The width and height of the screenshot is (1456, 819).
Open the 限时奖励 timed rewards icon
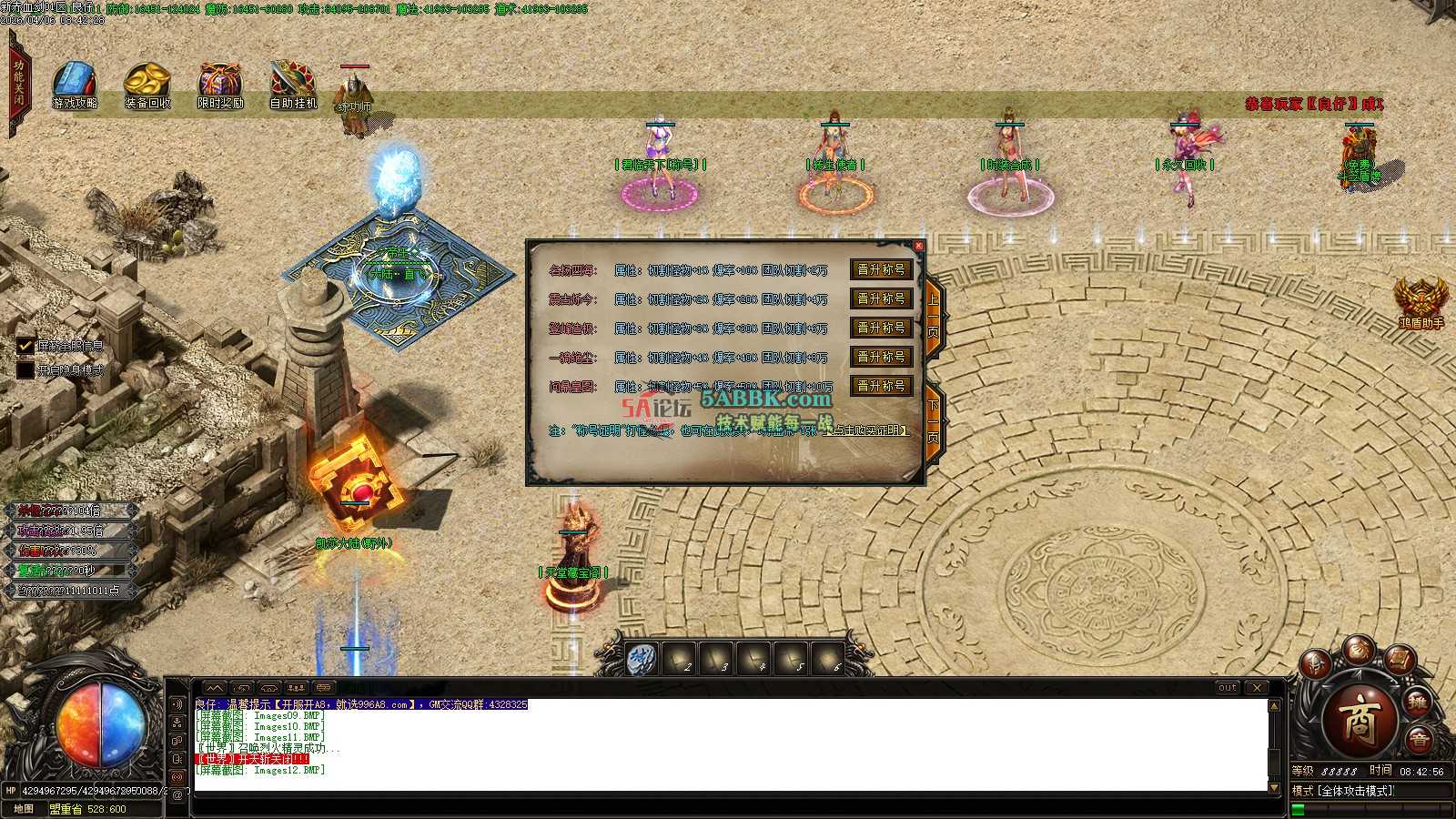[x=220, y=86]
